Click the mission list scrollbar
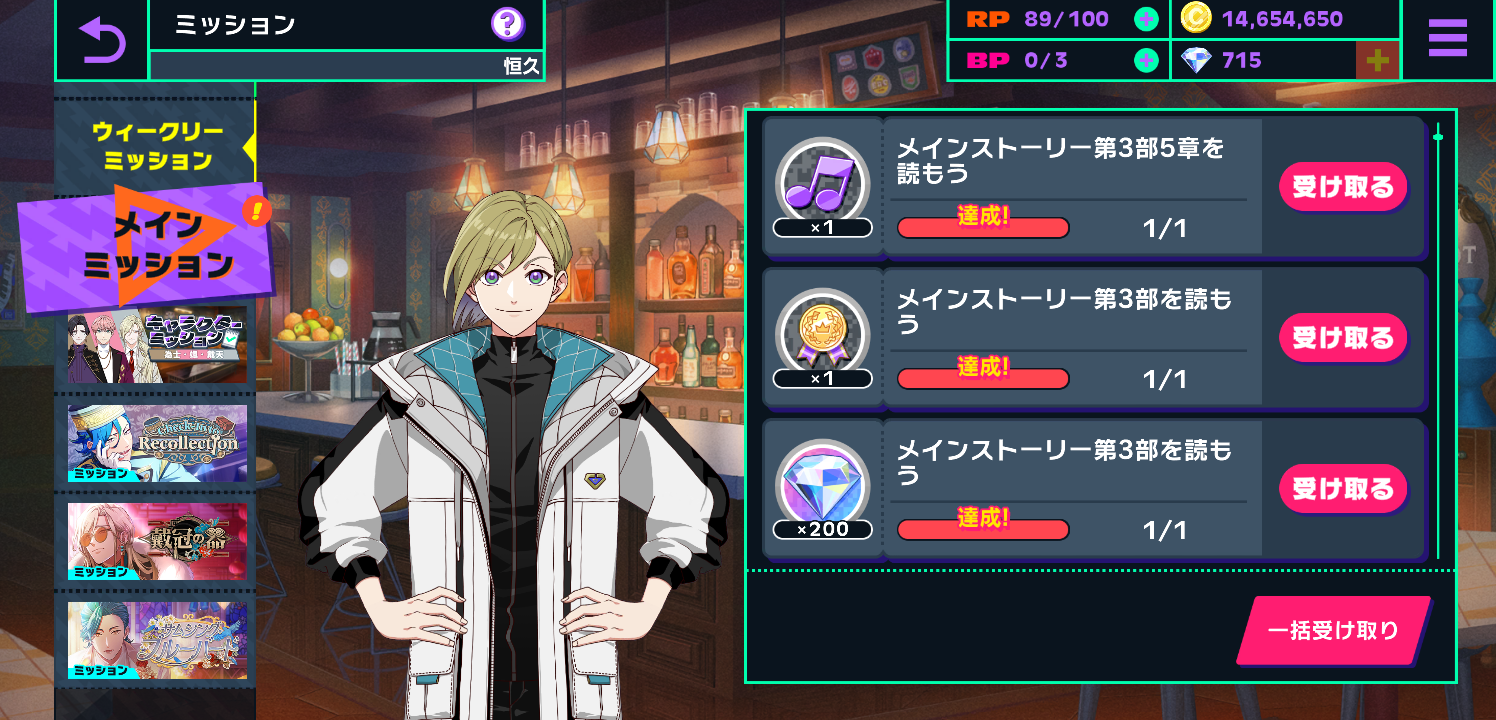This screenshot has height=720, width=1496. pos(1438,340)
